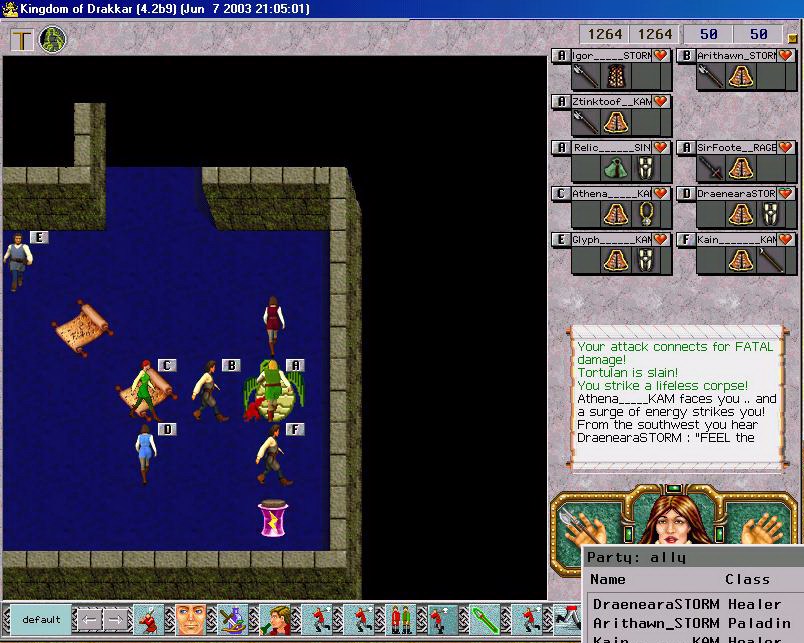This screenshot has height=643, width=804.
Task: Choose Glyph KAM's name panel
Action: click(611, 240)
